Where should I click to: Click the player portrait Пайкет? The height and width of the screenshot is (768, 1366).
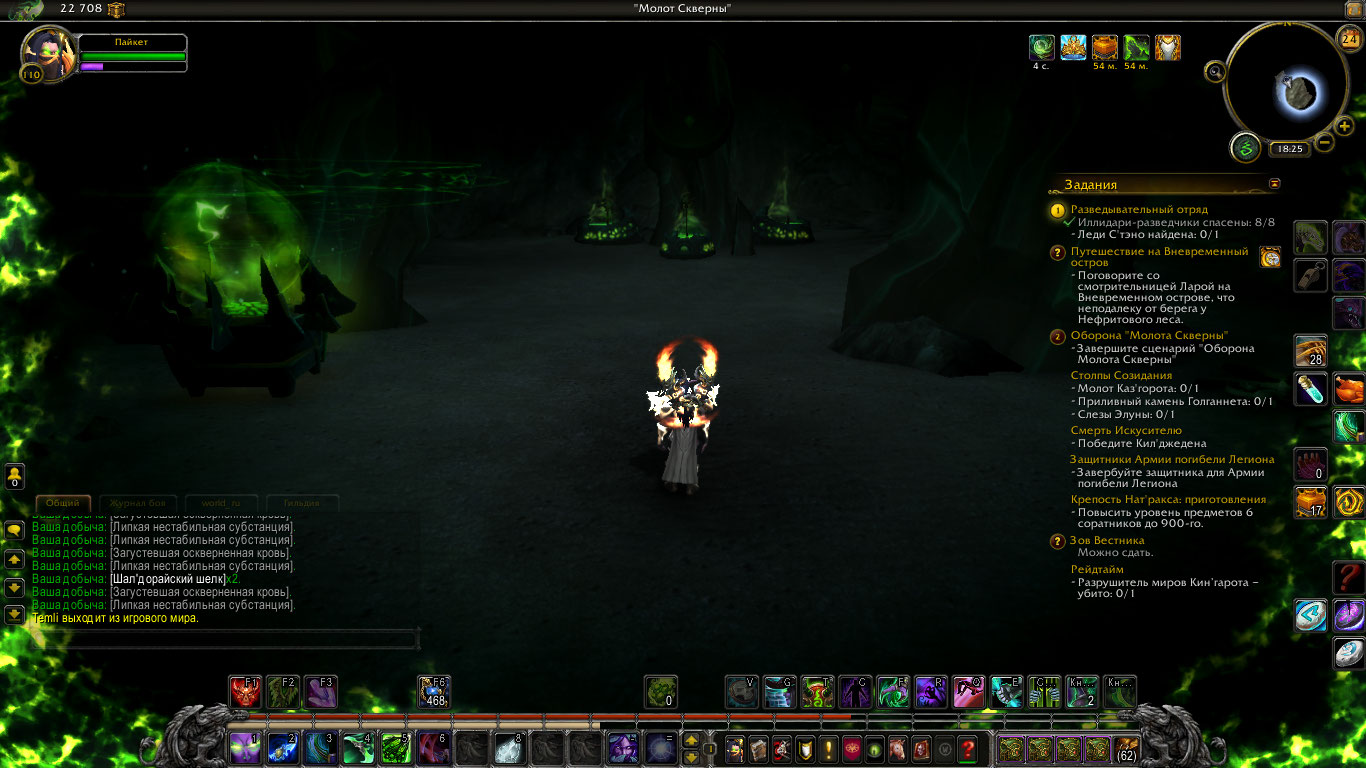[46, 52]
